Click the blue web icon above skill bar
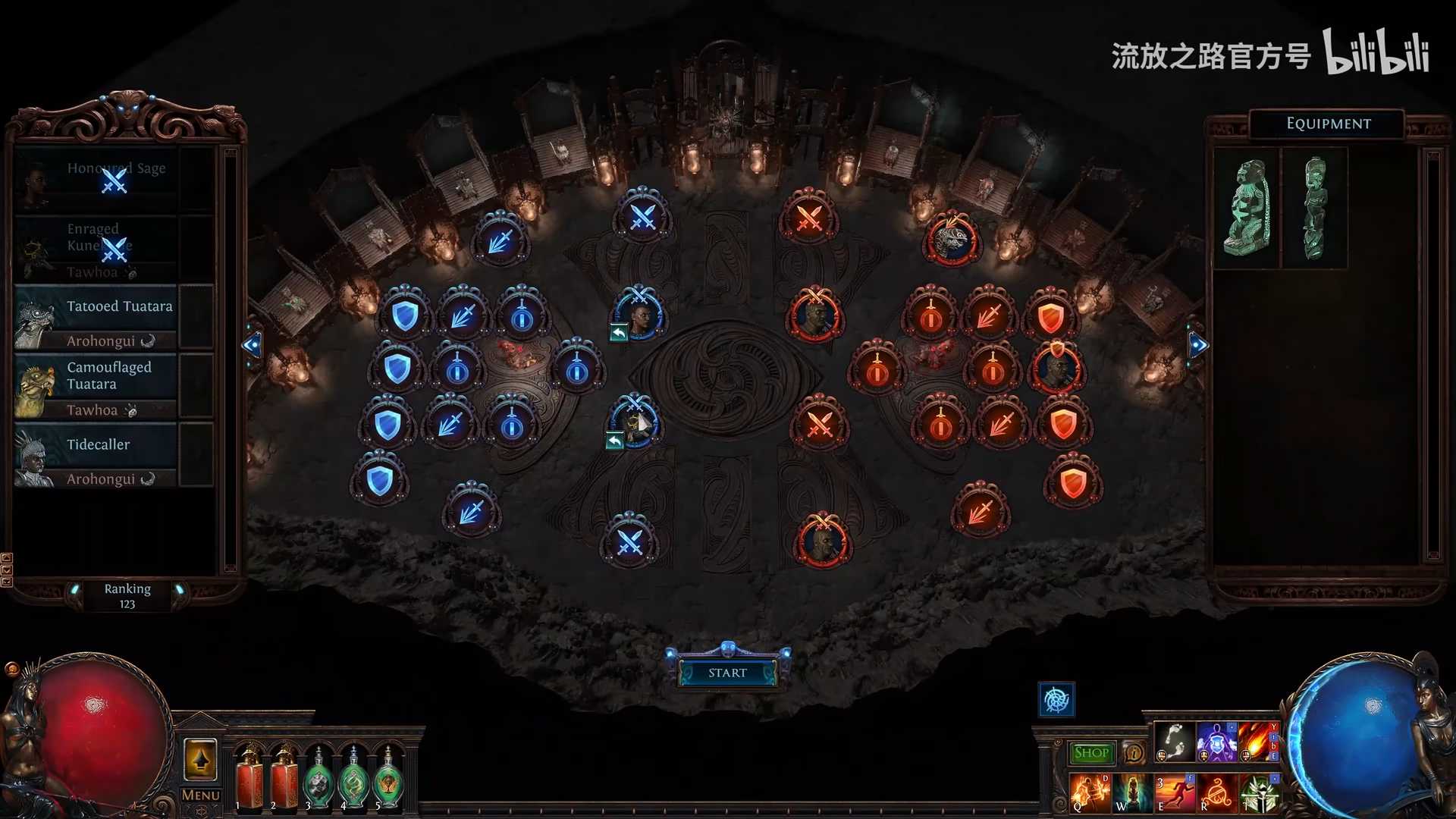The height and width of the screenshot is (819, 1456). click(1056, 699)
